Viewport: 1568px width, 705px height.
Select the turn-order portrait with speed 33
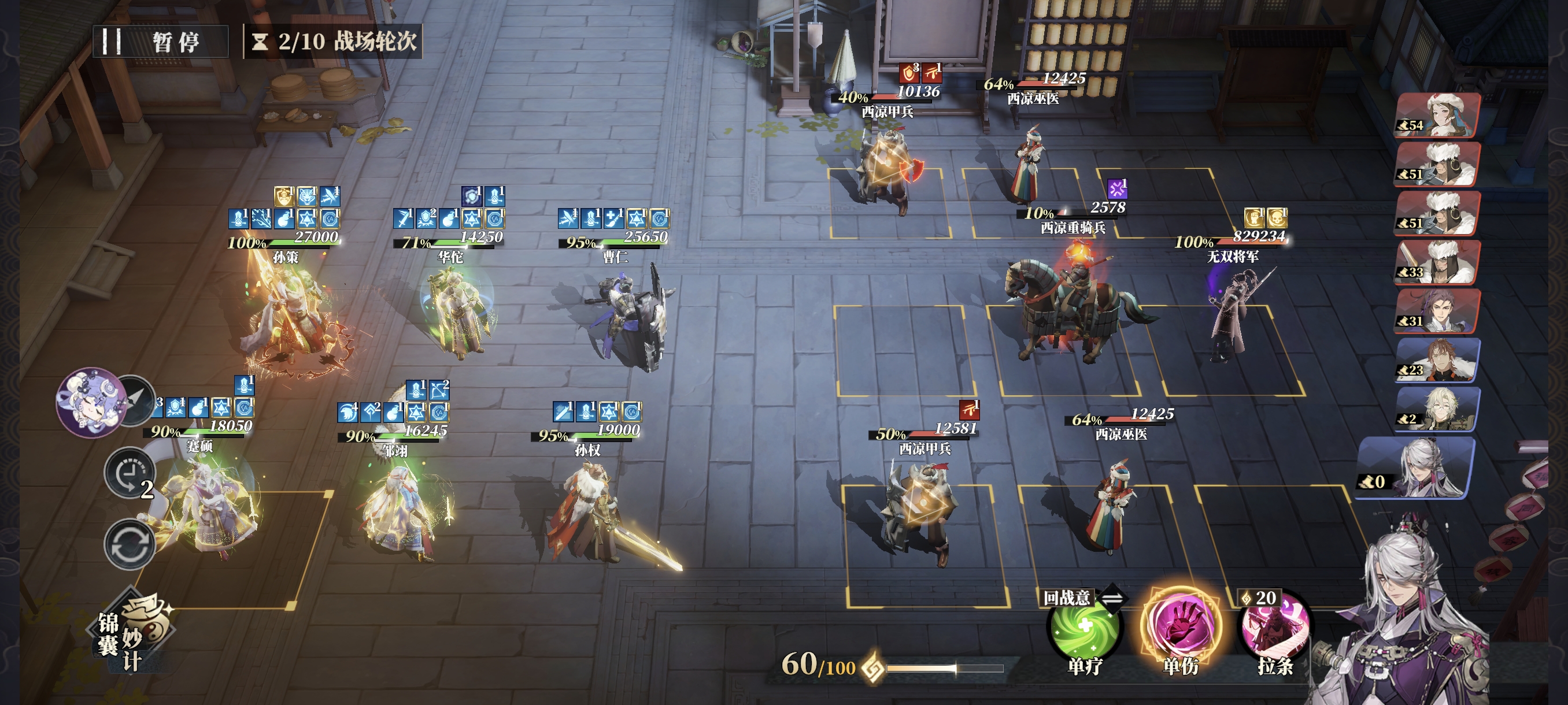tap(1437, 262)
